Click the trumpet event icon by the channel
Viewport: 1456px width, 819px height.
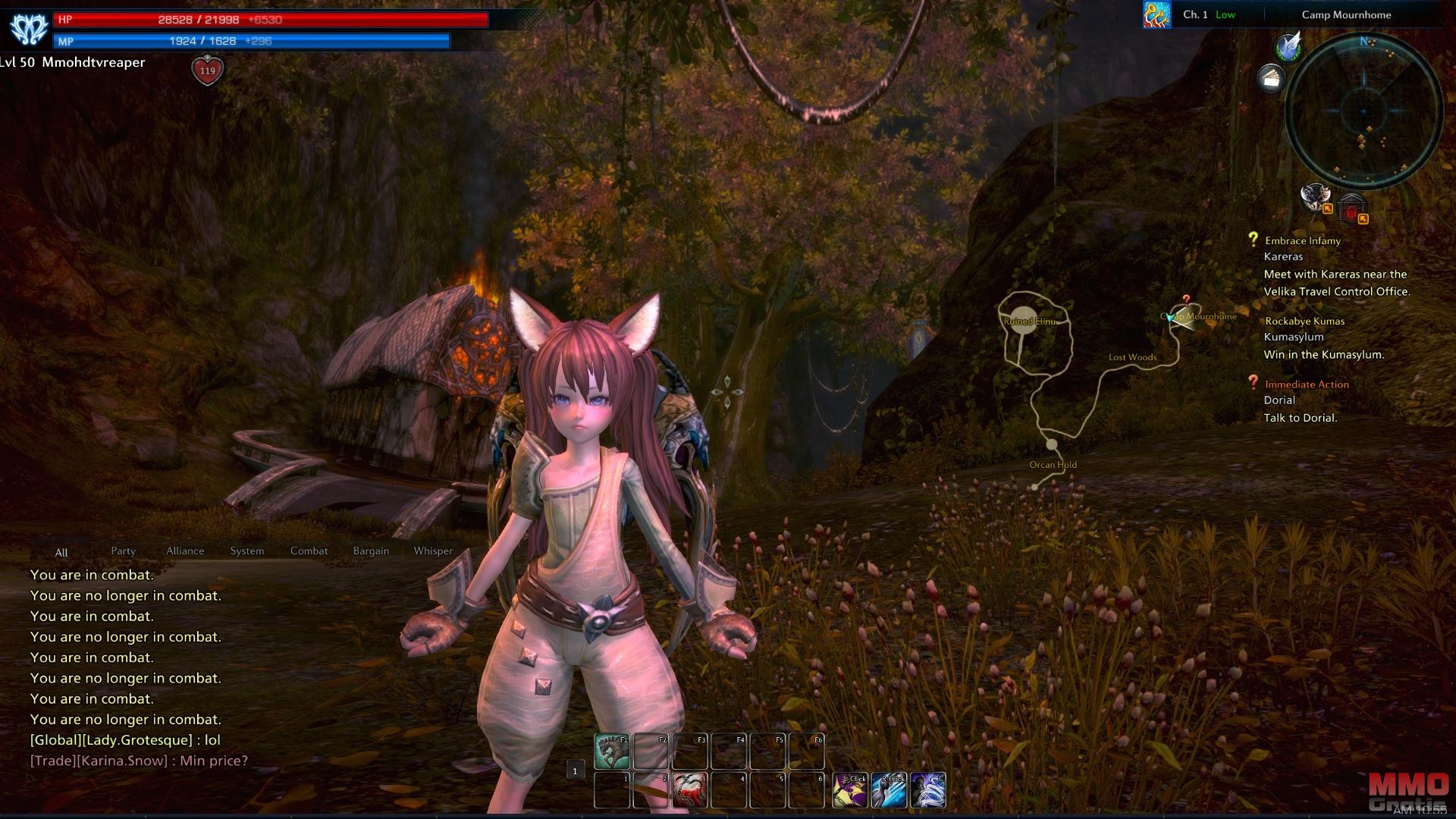point(1156,14)
